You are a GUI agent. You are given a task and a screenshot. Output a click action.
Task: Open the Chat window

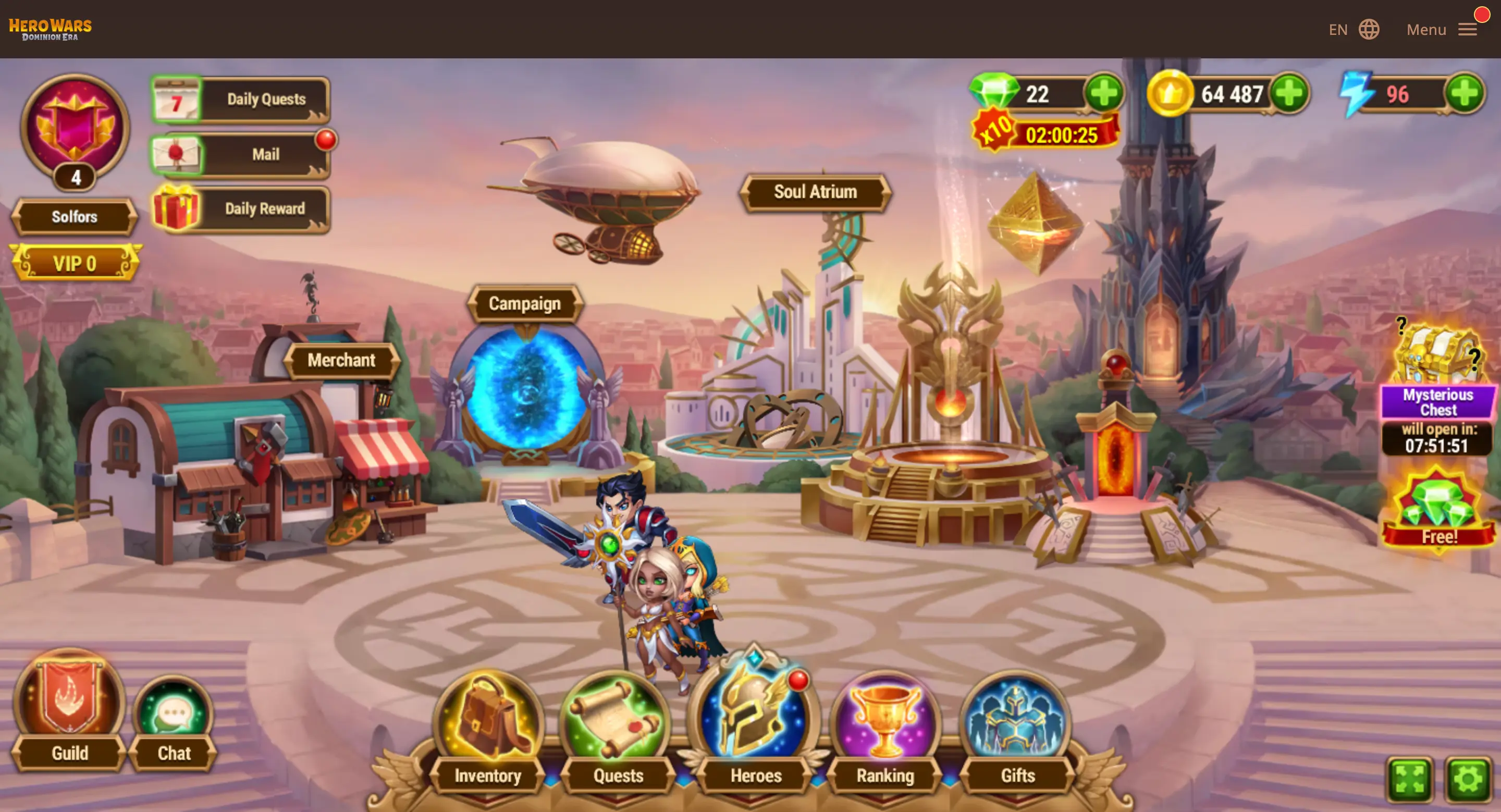click(174, 722)
